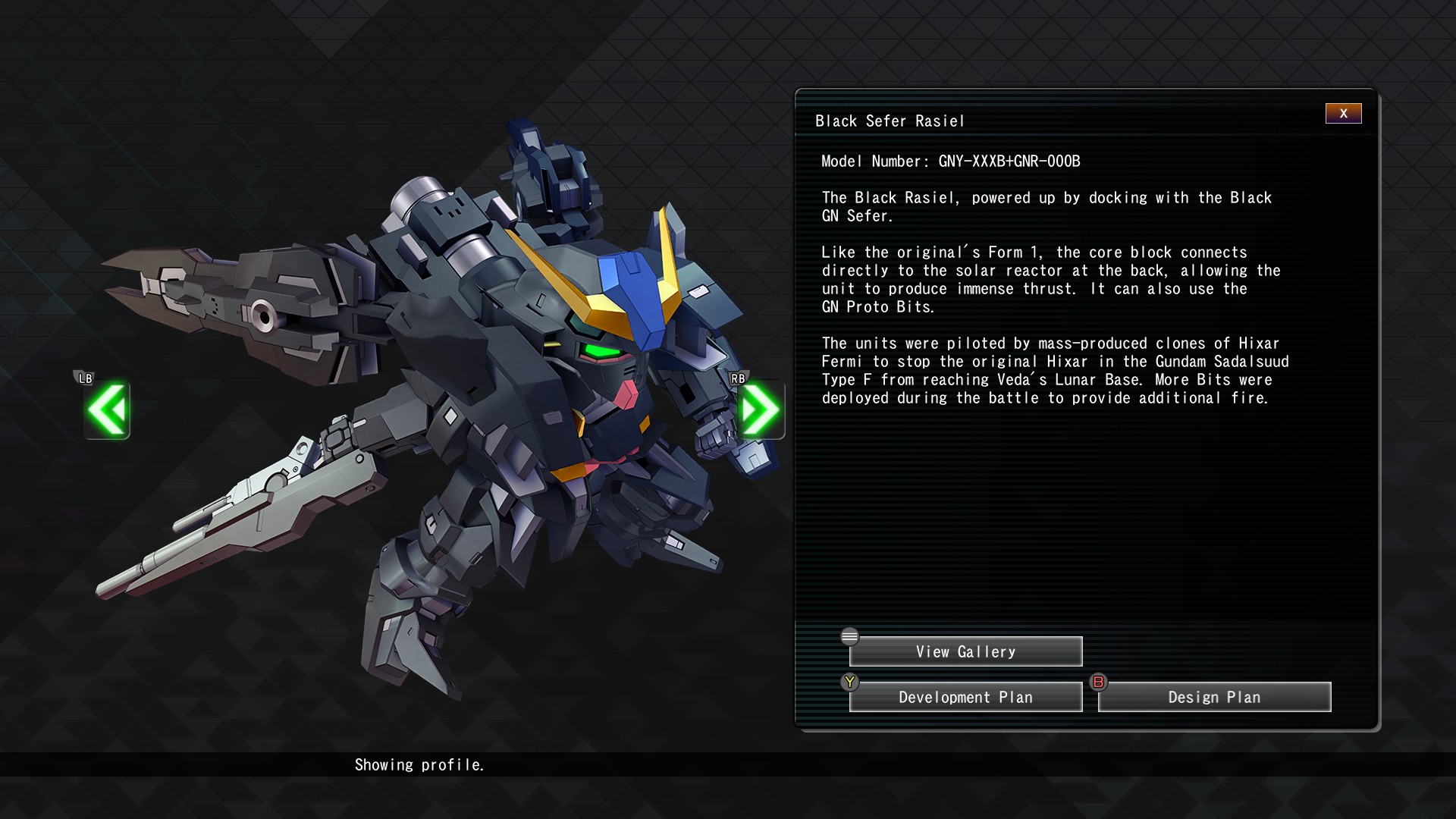Open the Design Plan
This screenshot has width=1456, height=819.
(1214, 698)
